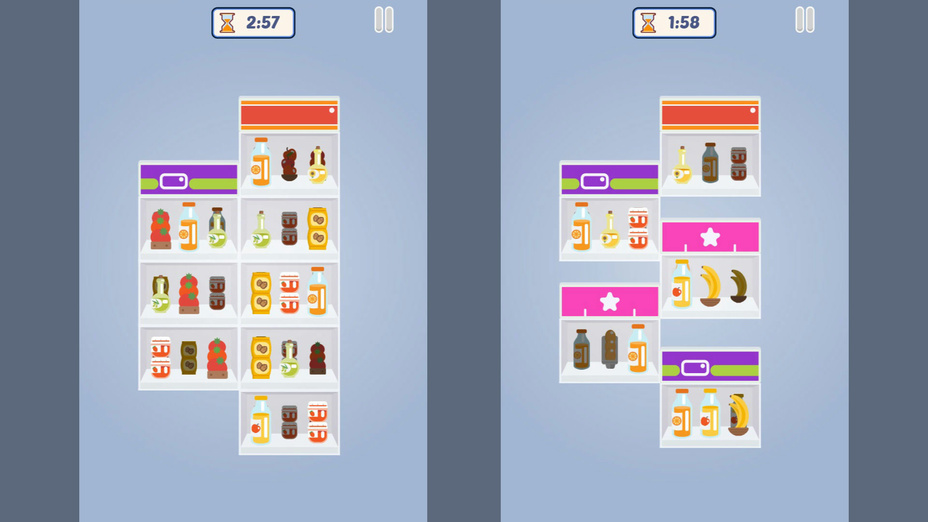Viewport: 928px width, 522px height.
Task: Pause the game showing the 1:58 timer
Action: click(805, 20)
